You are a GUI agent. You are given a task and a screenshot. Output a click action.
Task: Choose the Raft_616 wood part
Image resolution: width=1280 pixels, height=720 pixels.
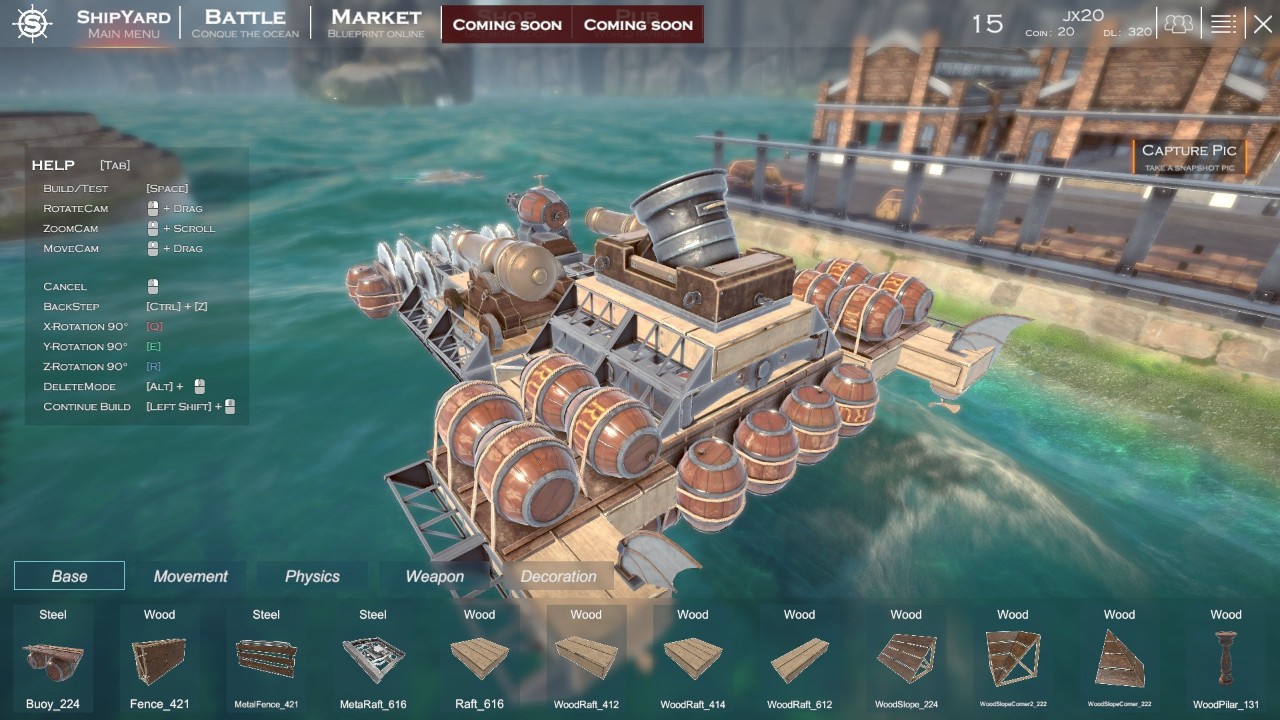click(x=479, y=660)
